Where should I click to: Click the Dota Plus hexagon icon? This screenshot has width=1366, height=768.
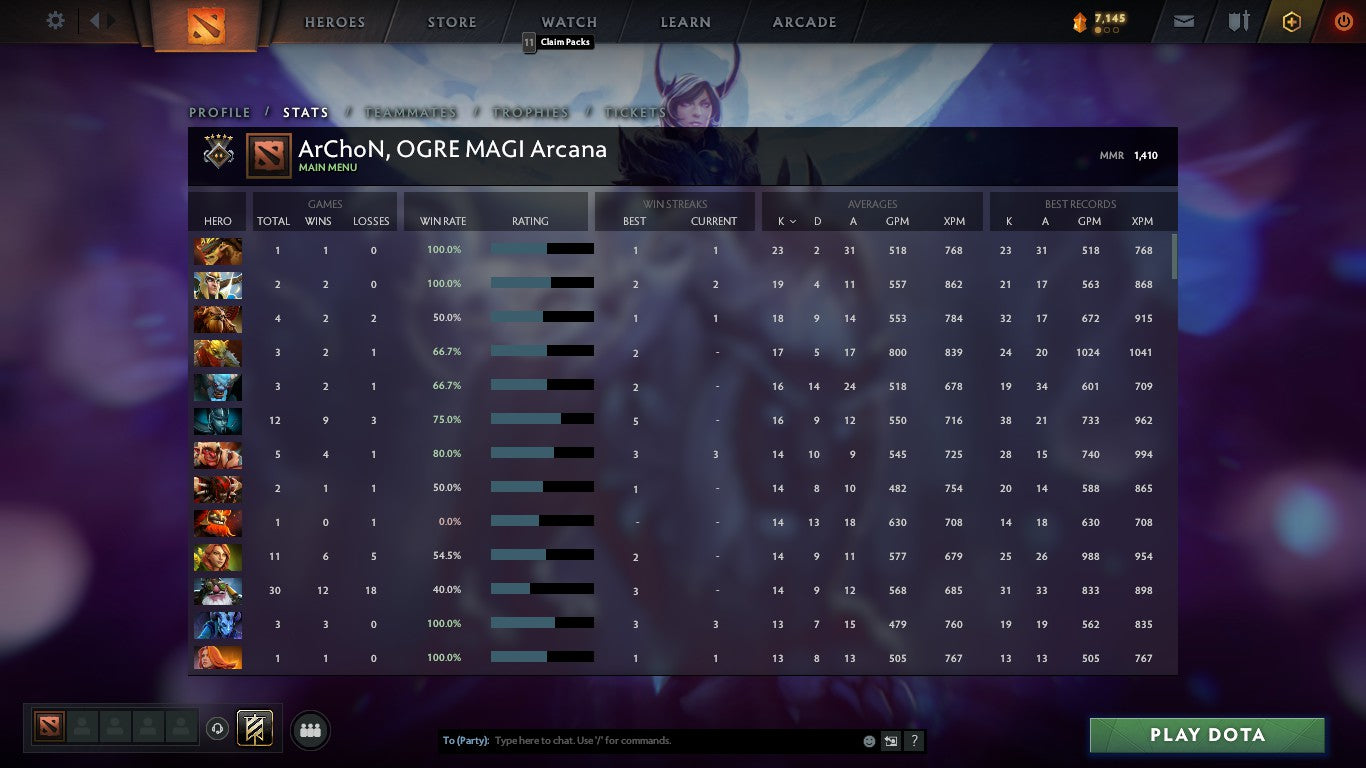point(1290,20)
